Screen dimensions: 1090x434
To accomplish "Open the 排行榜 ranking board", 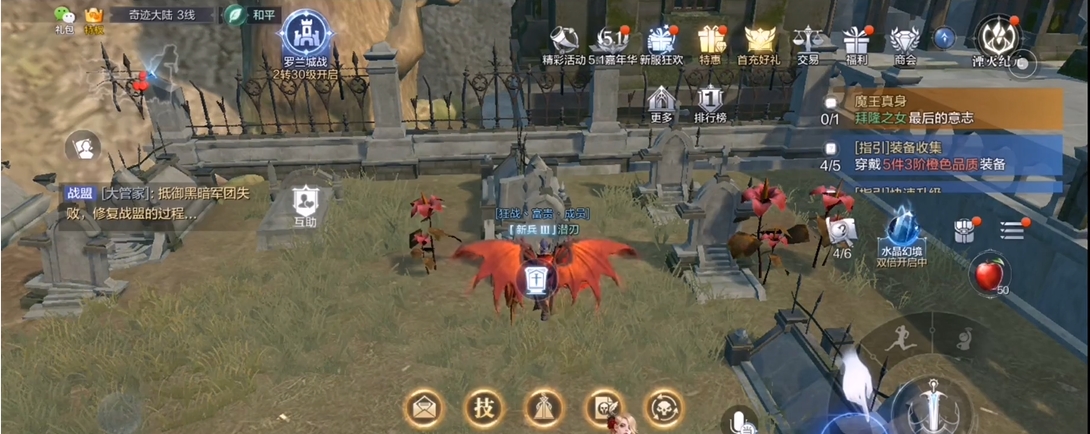I will [709, 101].
